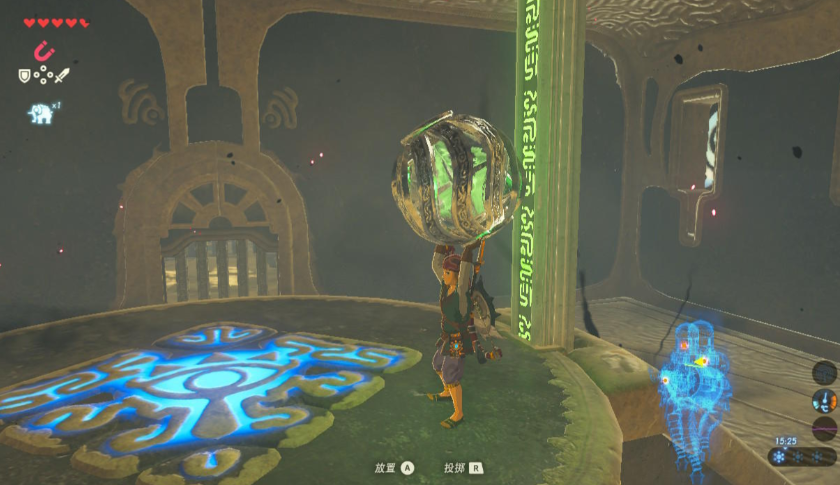Click the thermometer temperature gauge
840x485 pixels.
pyautogui.click(x=824, y=401)
